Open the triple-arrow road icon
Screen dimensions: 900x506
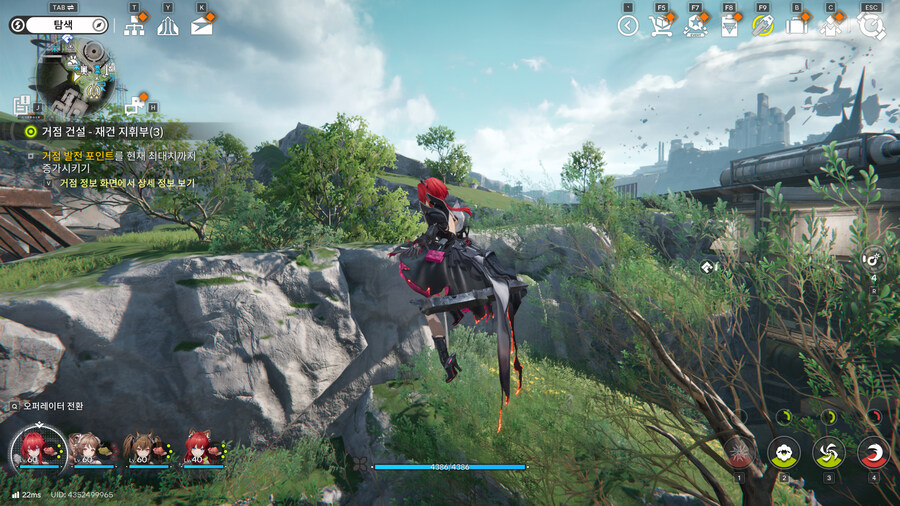click(x=167, y=26)
